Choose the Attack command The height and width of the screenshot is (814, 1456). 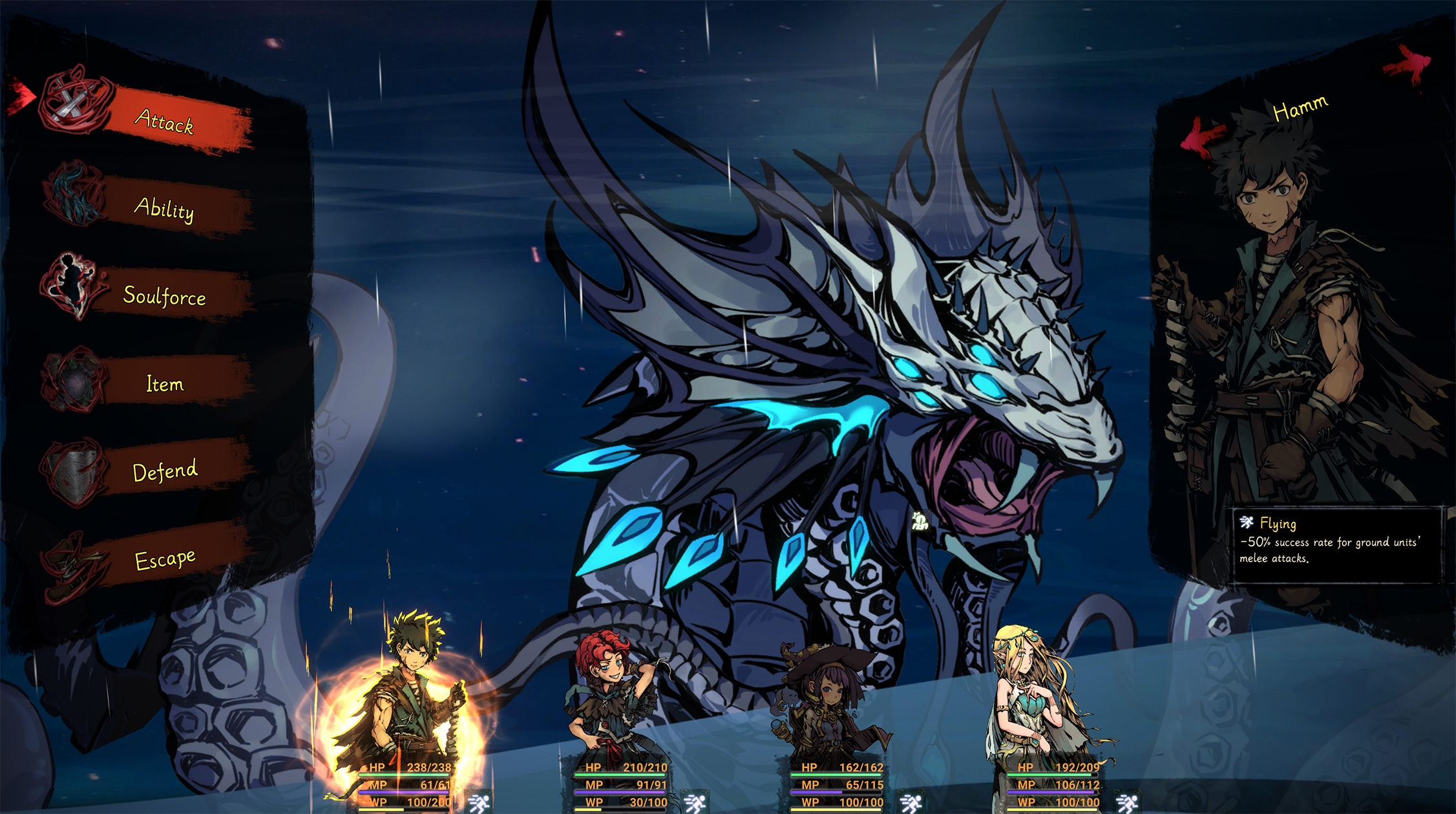164,121
